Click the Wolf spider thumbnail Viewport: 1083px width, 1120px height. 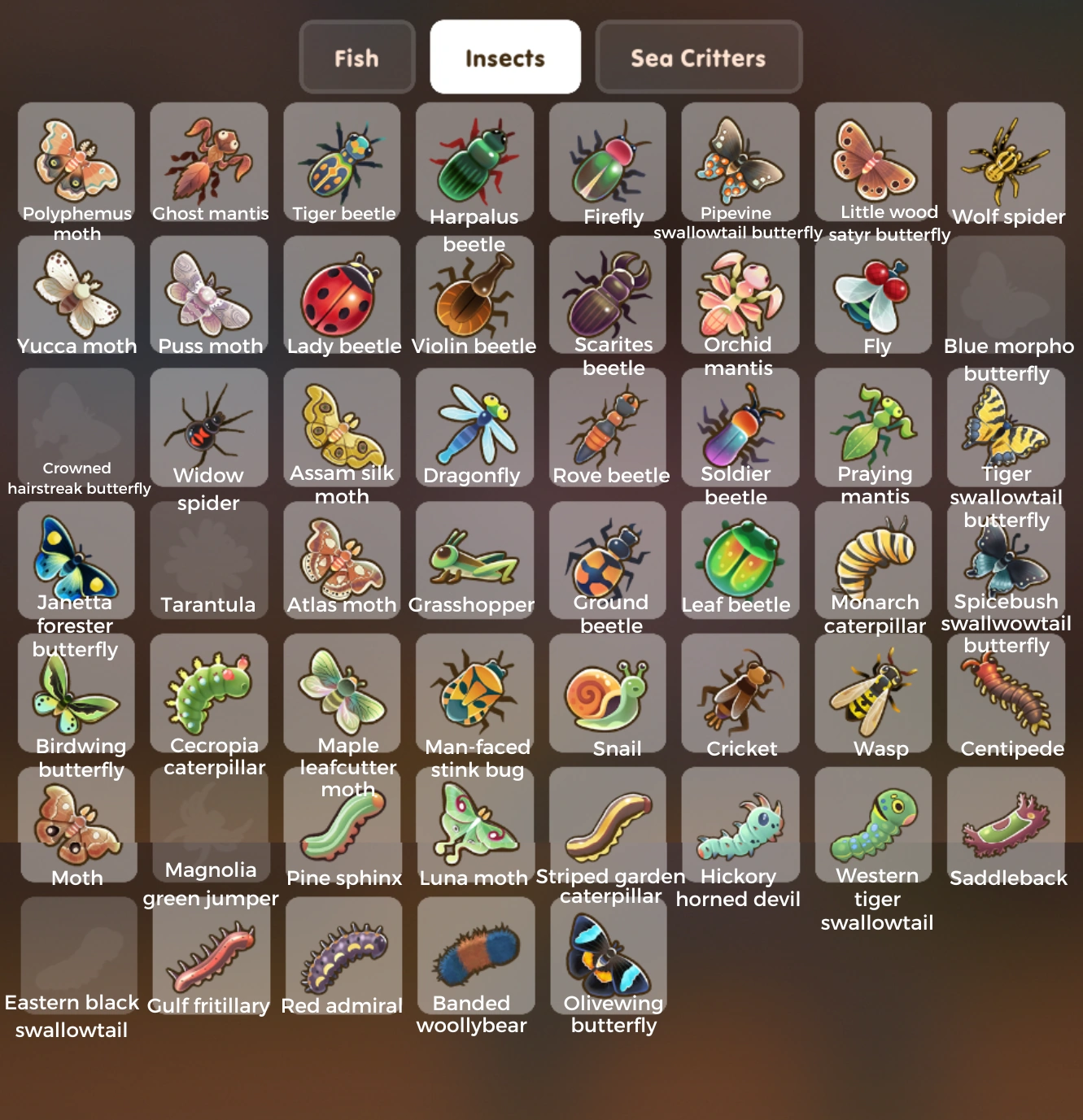[1007, 161]
